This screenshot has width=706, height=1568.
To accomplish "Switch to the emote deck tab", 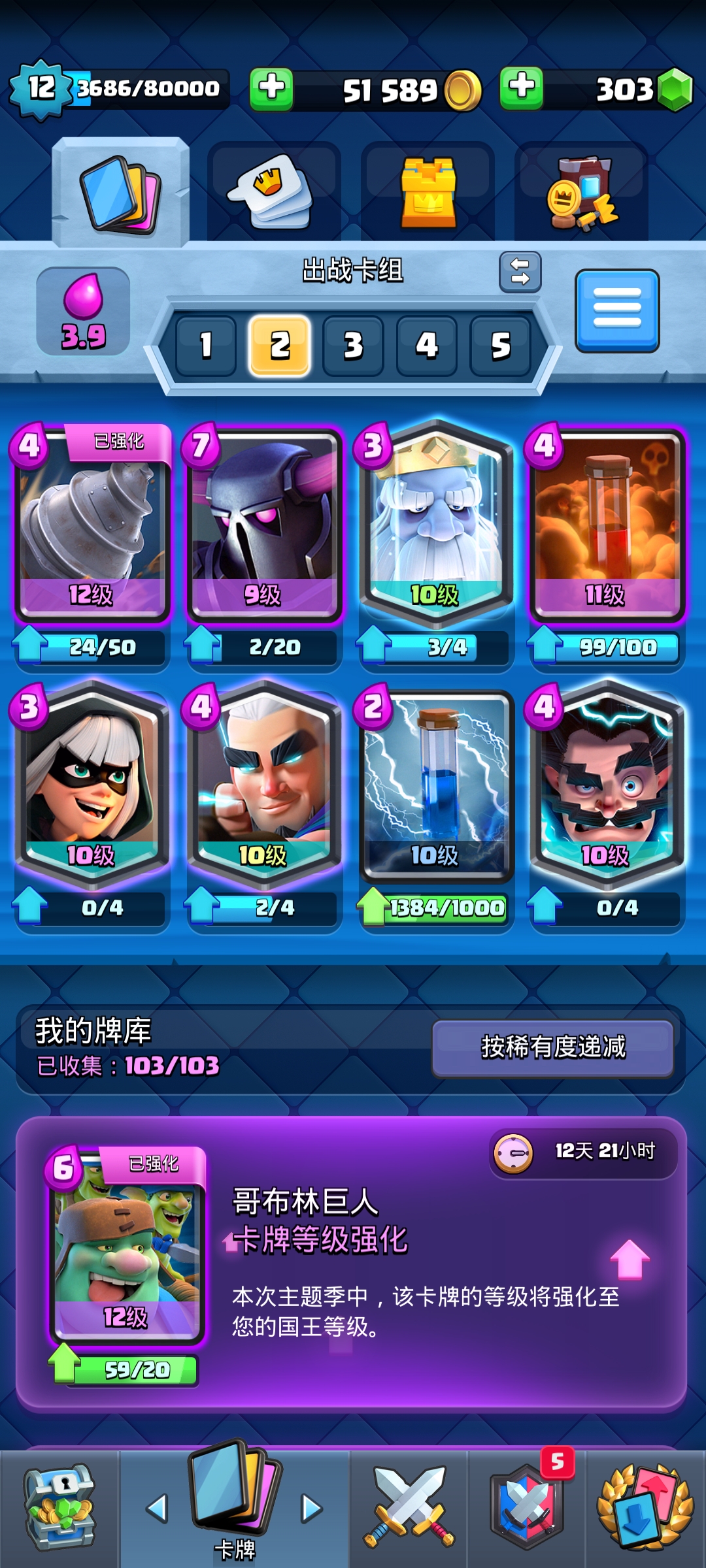I will coord(273,192).
